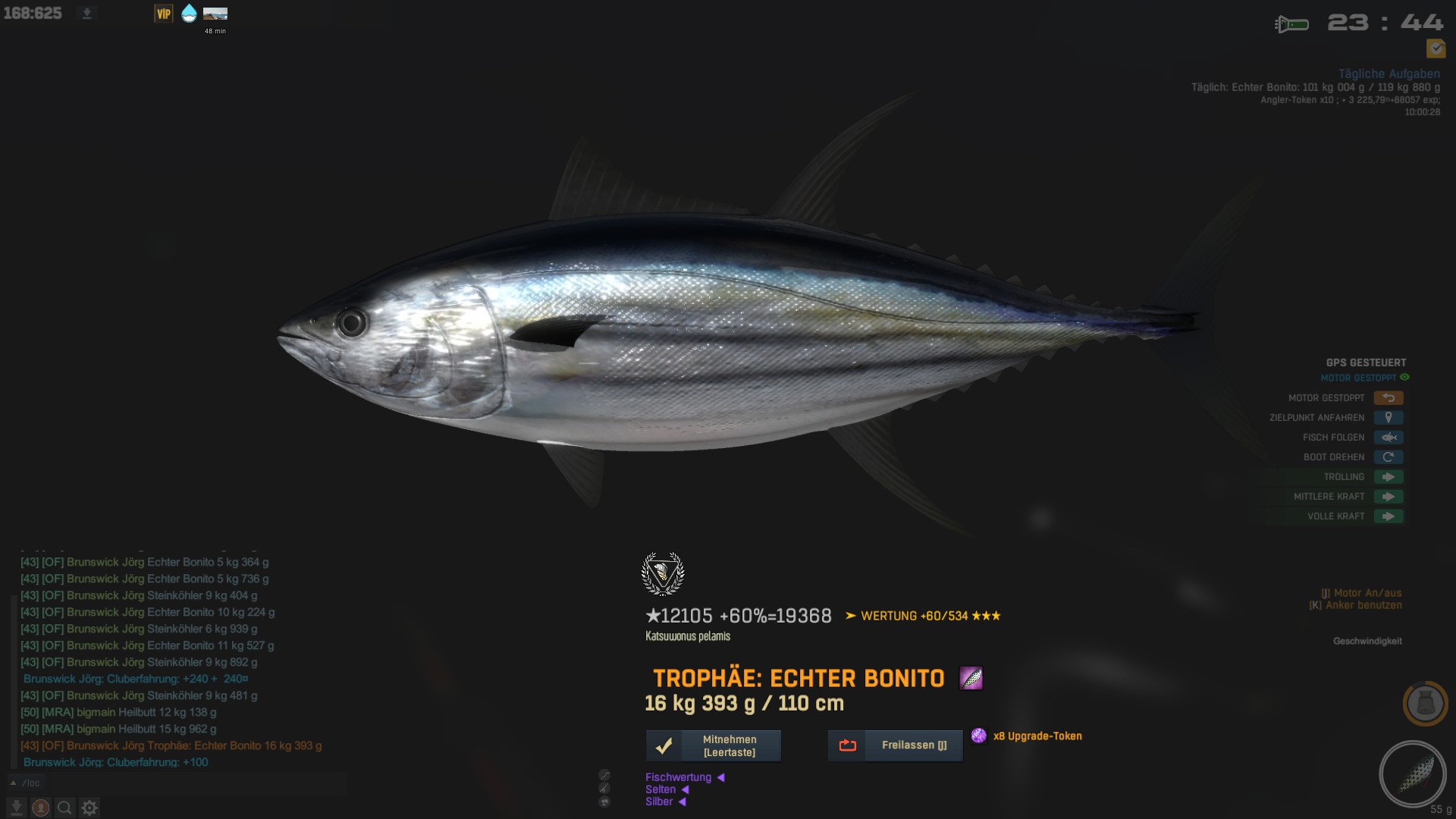The width and height of the screenshot is (1456, 819).
Task: Click the magnifying glass search icon
Action: [x=65, y=808]
